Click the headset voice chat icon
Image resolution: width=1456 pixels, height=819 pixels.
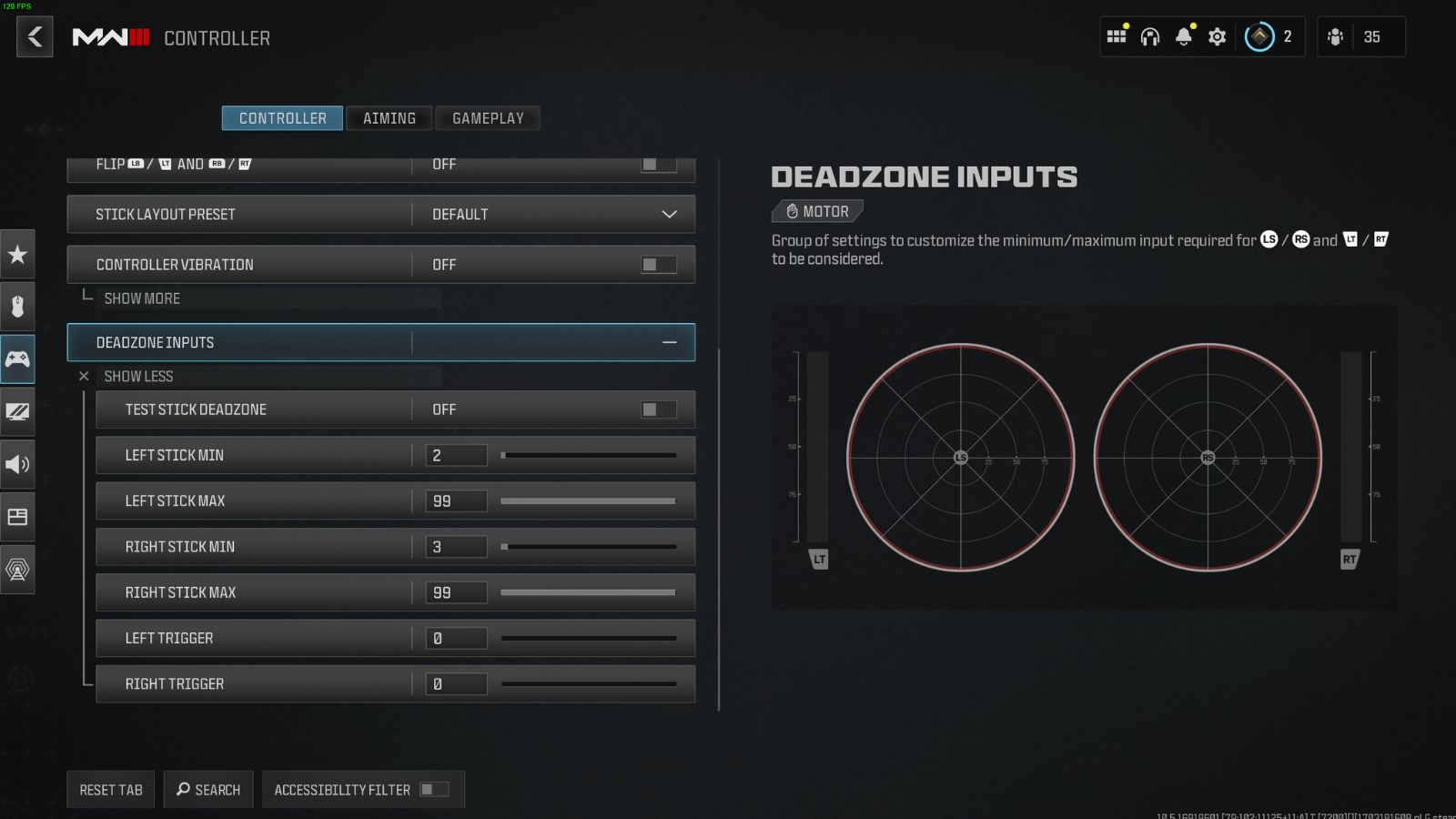point(1150,36)
